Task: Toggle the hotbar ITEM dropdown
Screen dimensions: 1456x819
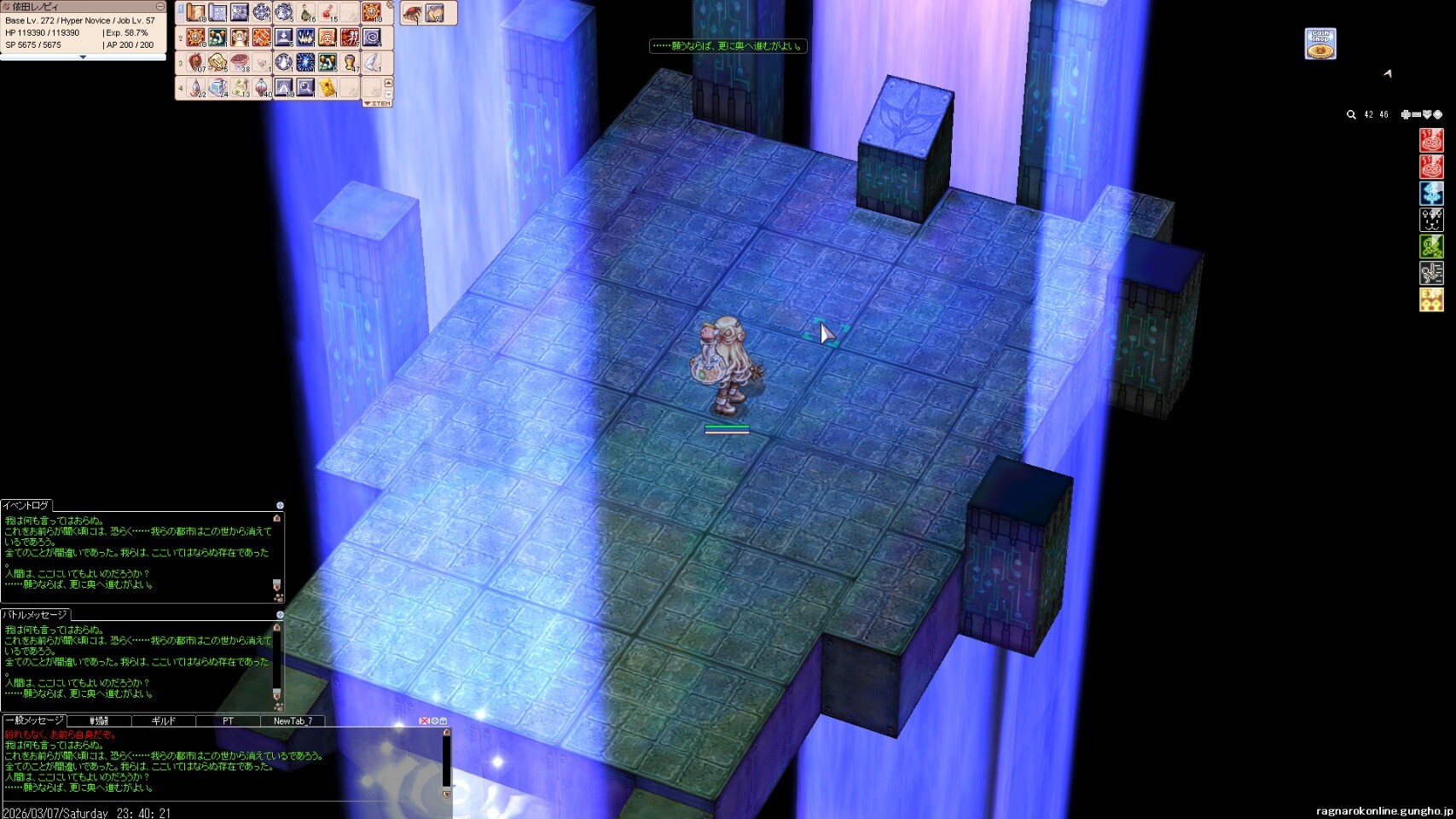Action: point(377,103)
